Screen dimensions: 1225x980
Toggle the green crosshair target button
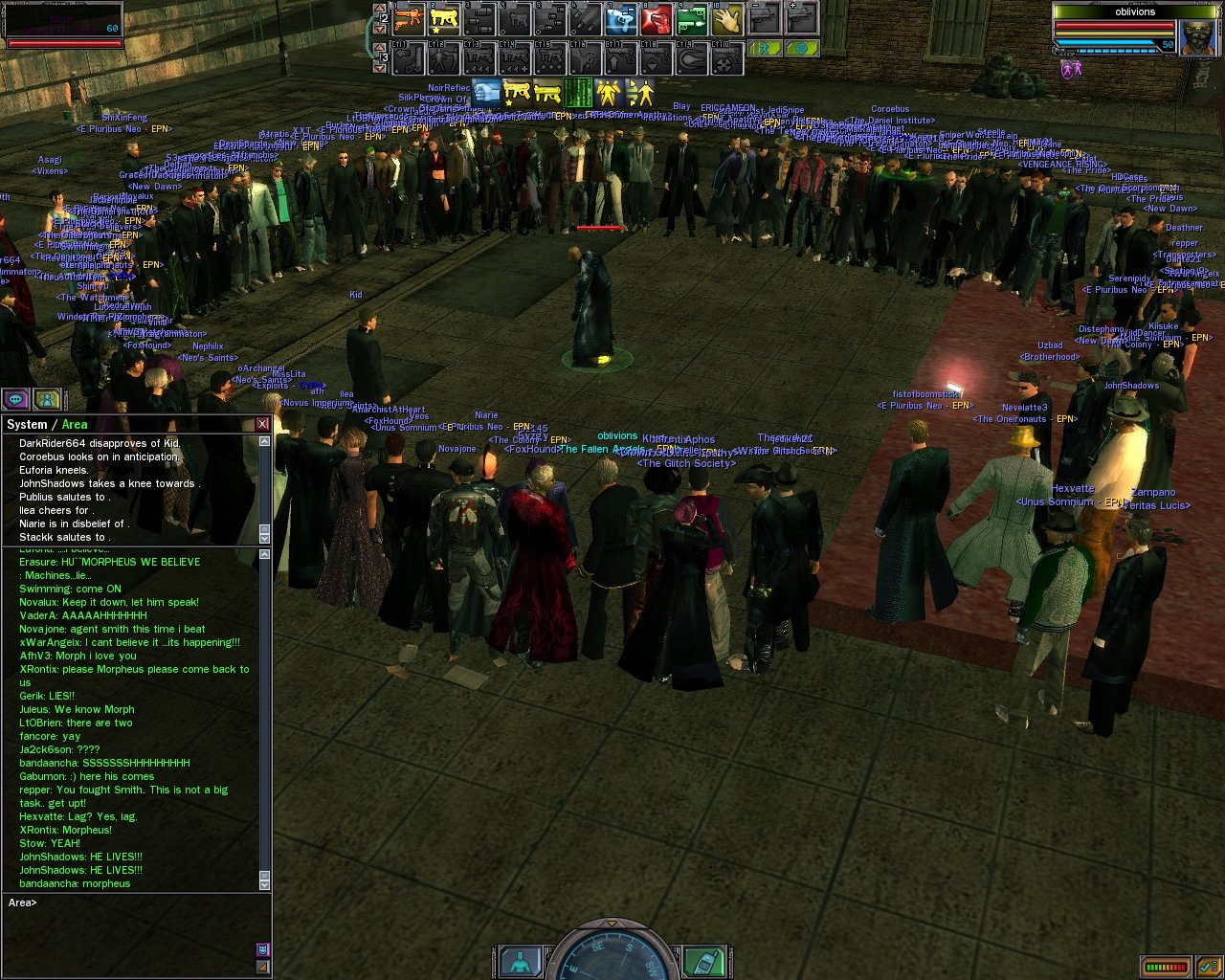coord(802,48)
